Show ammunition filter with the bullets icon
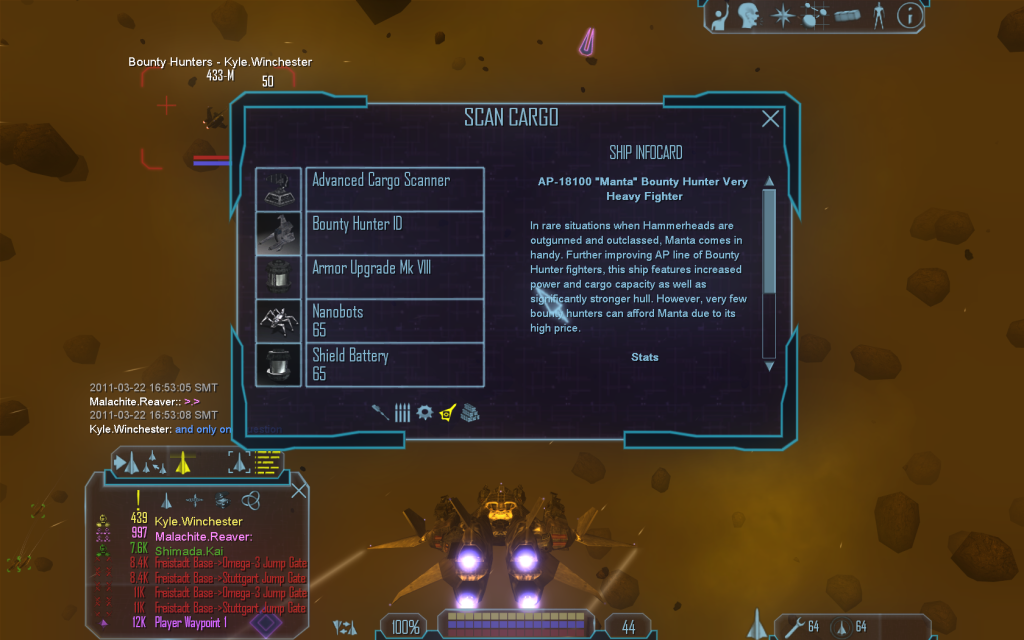Viewport: 1024px width, 640px height. point(402,412)
